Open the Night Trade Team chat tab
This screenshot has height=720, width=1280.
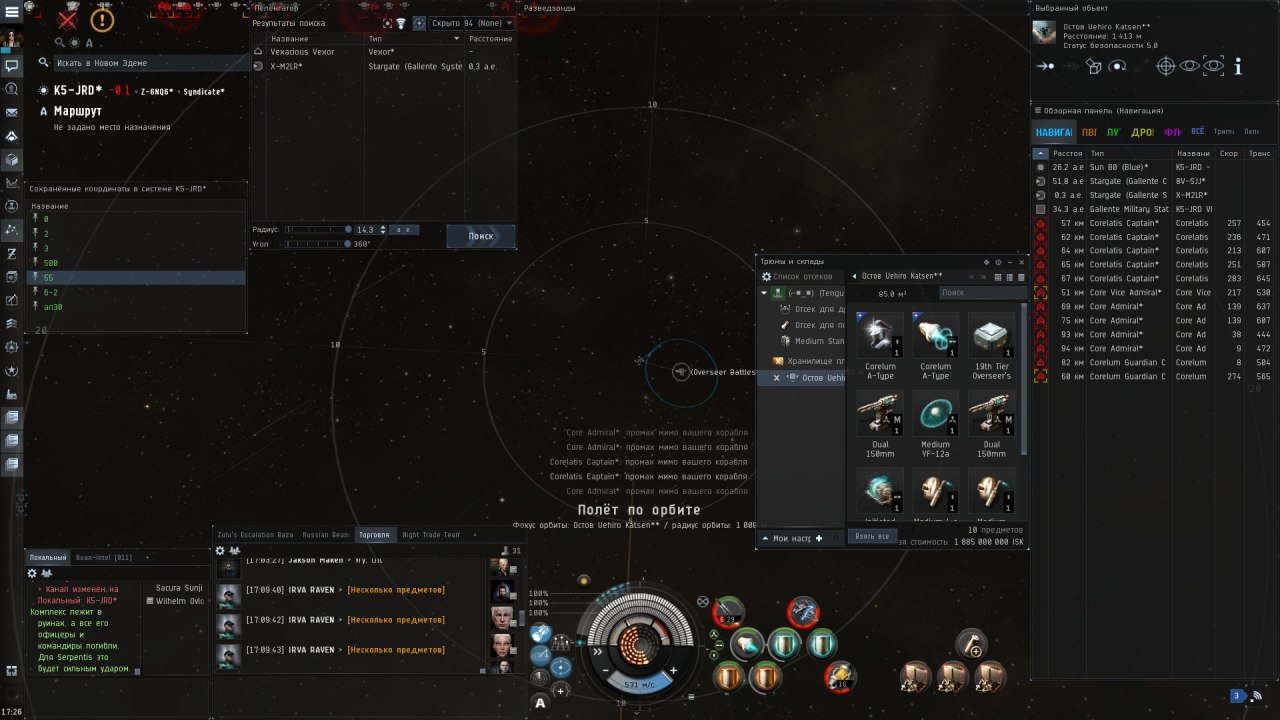(431, 535)
